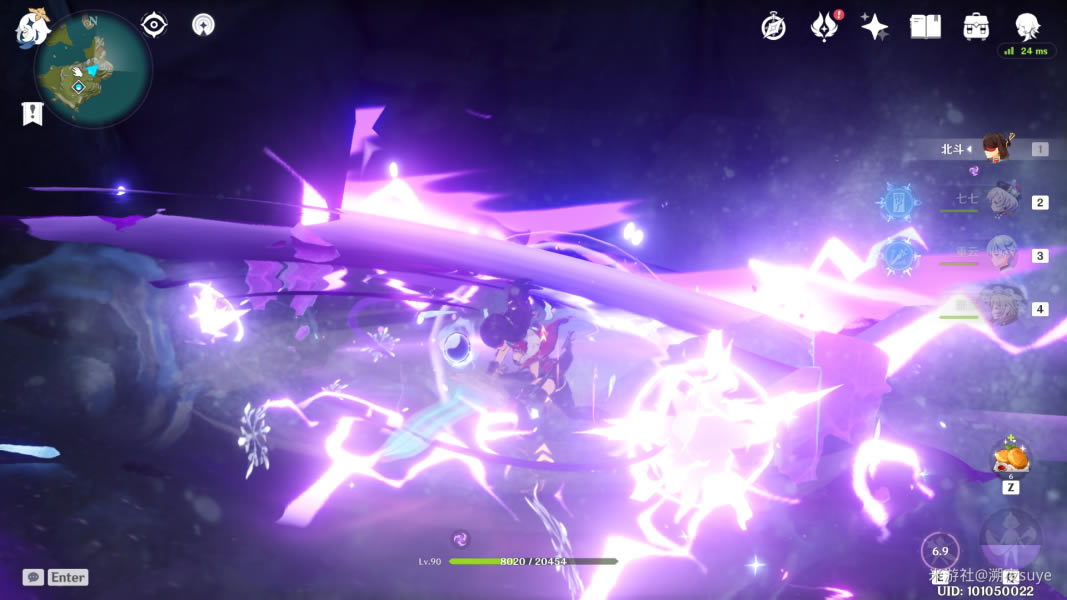Open the Paimon main menu
The width and height of the screenshot is (1067, 600).
(32, 27)
